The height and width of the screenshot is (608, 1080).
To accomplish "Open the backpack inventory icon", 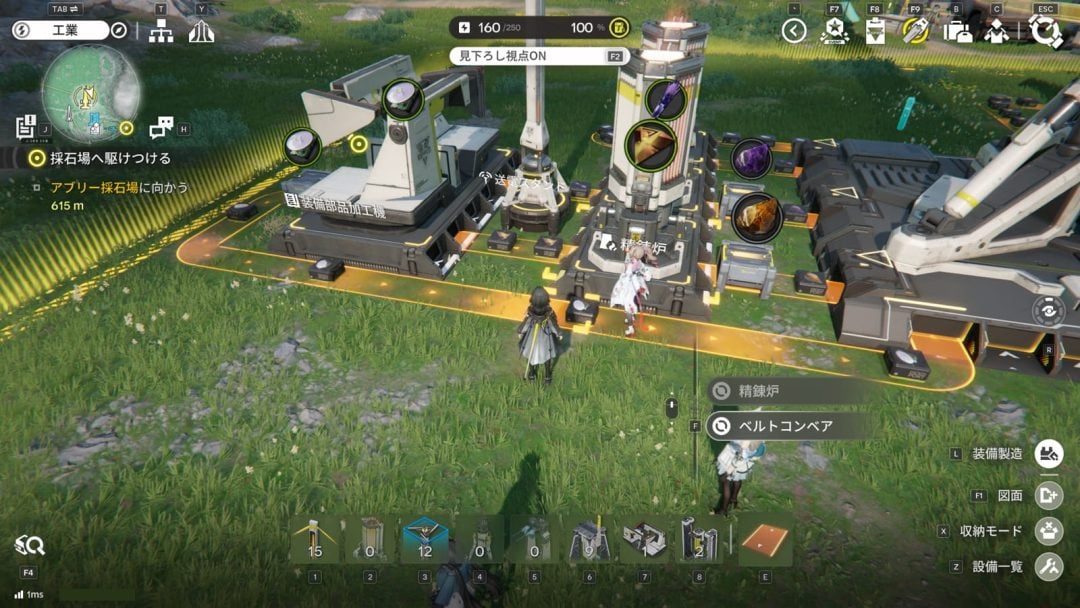I will (957, 31).
